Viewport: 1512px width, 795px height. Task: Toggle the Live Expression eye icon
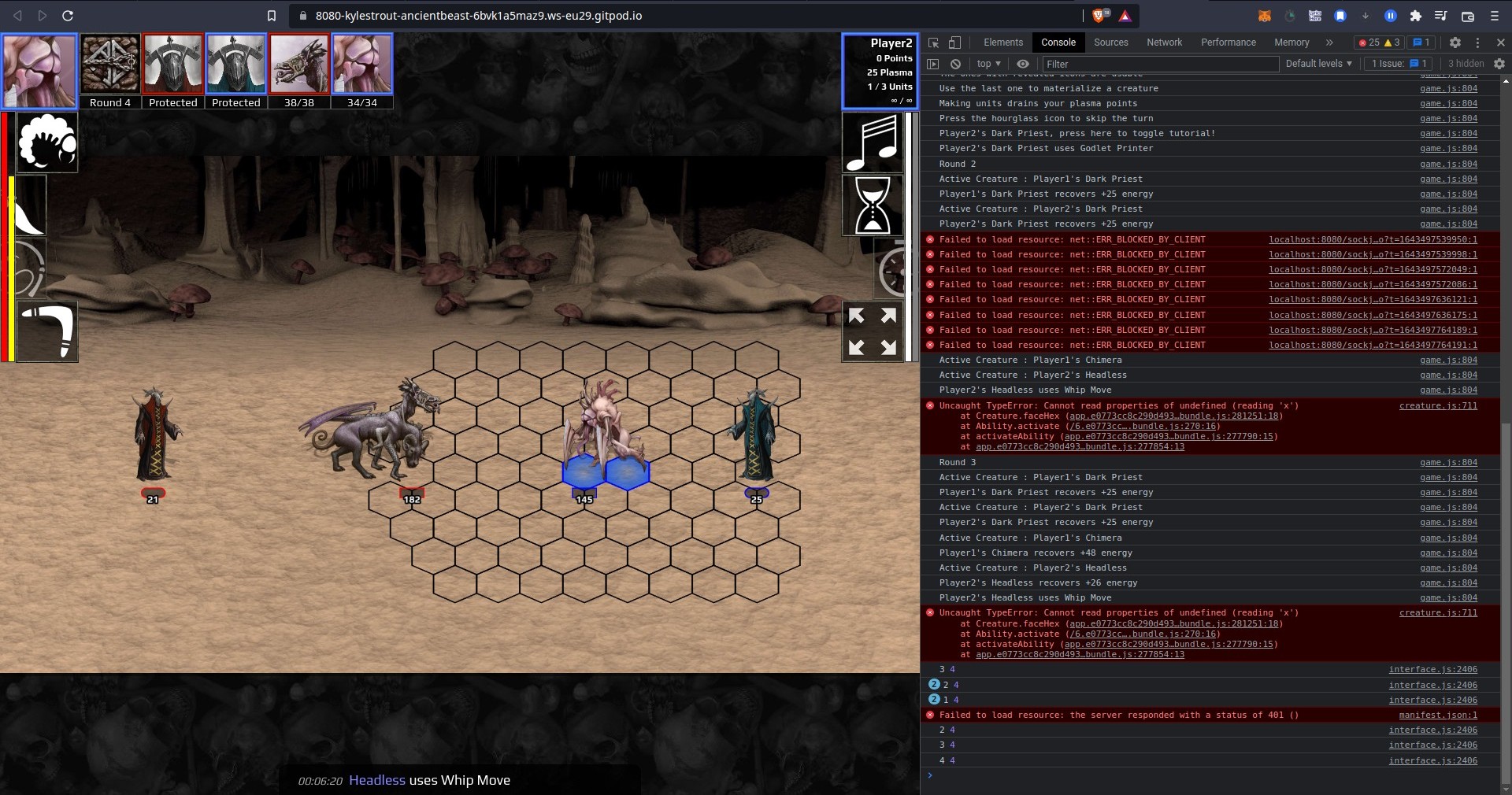point(1022,64)
